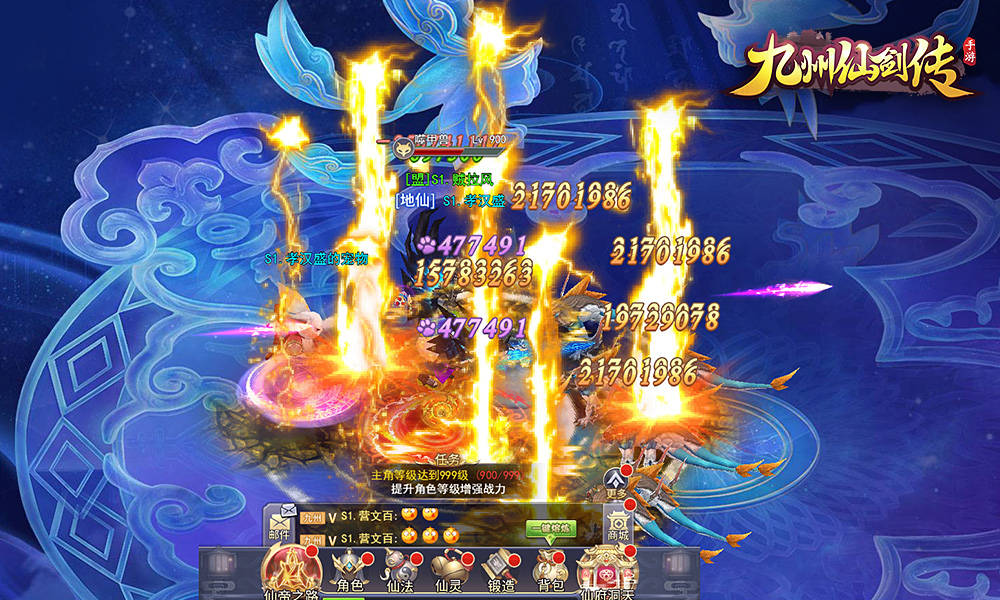Open the 背包 bag inventory
This screenshot has height=600, width=1000.
tap(551, 571)
